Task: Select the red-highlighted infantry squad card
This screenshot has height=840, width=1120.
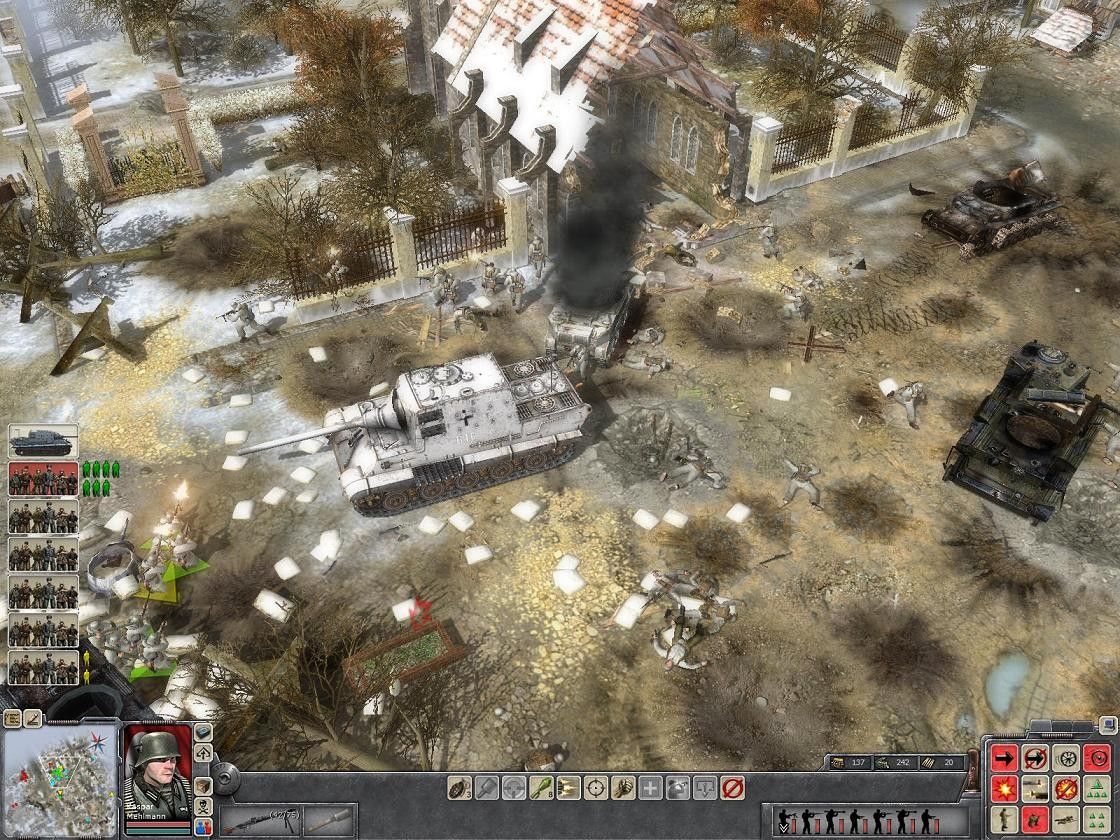Action: click(43, 479)
